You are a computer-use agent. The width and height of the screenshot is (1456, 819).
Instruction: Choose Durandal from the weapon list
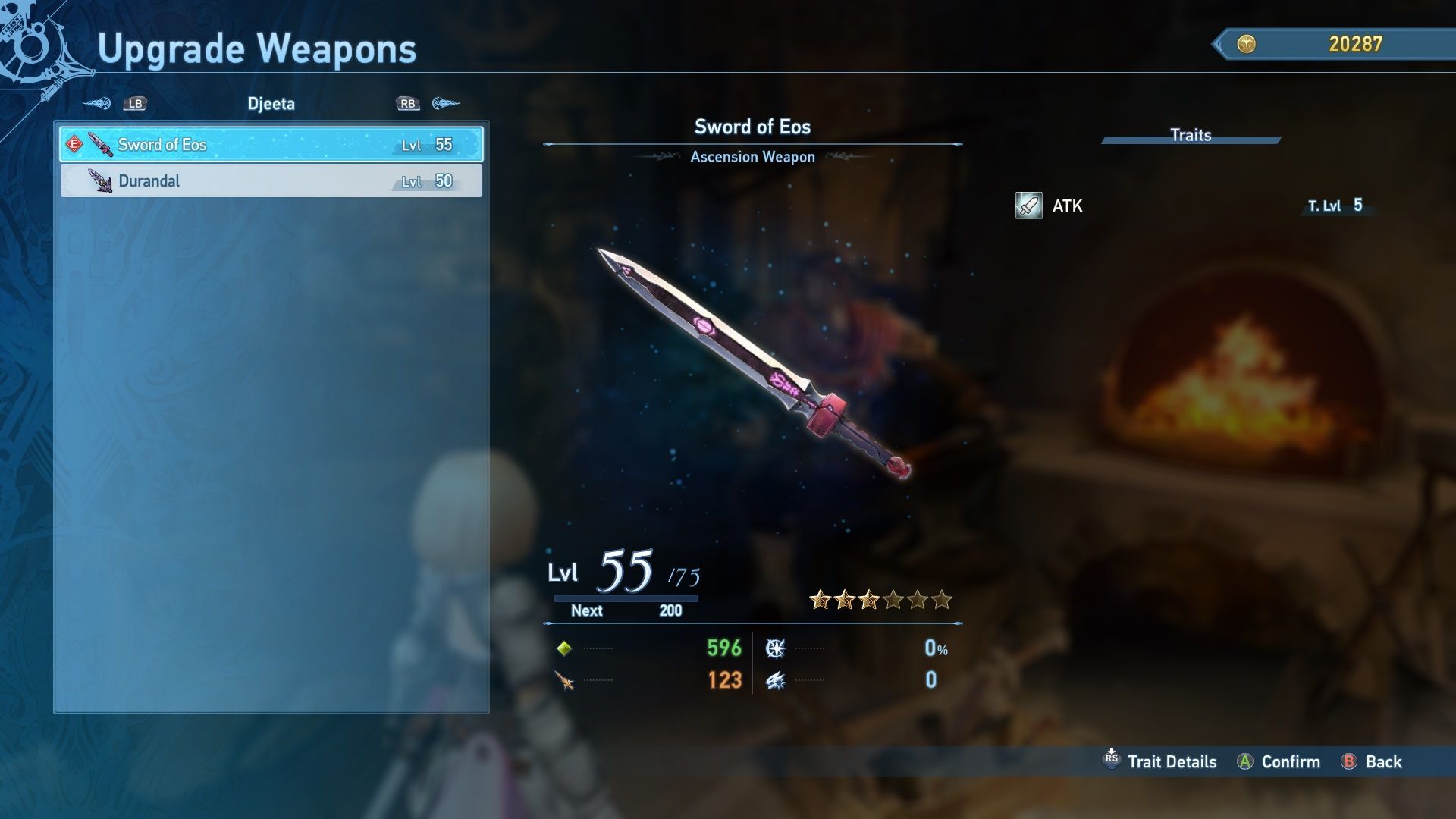tap(271, 181)
